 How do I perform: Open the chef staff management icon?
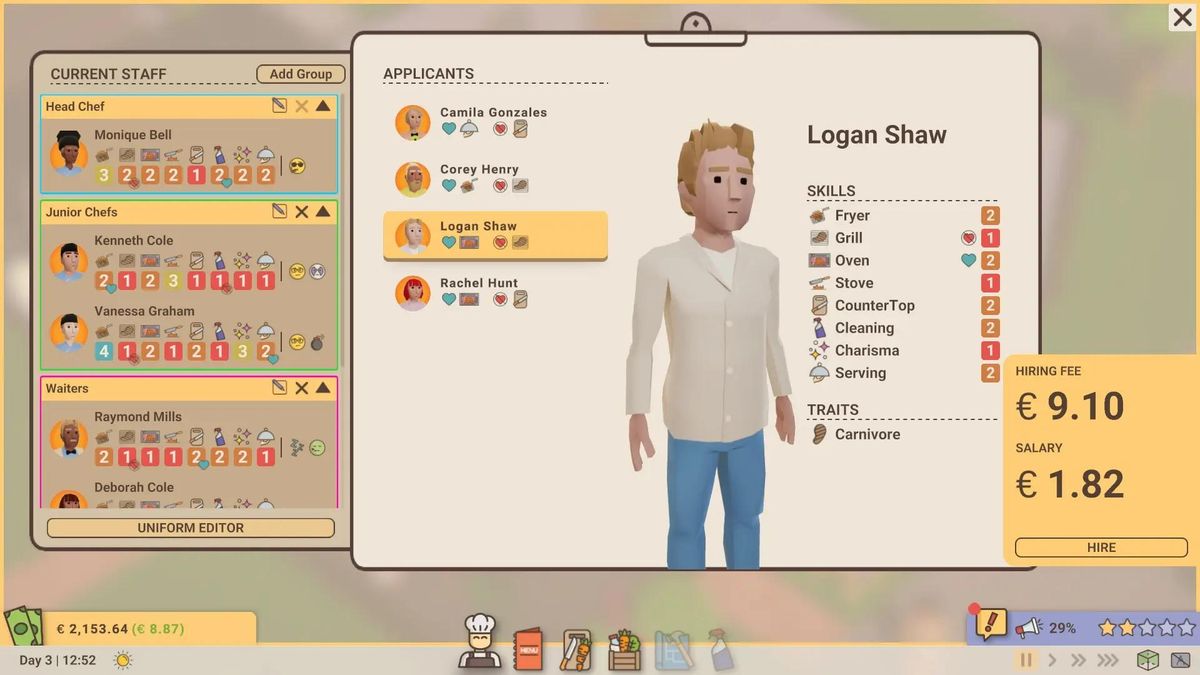[x=479, y=643]
